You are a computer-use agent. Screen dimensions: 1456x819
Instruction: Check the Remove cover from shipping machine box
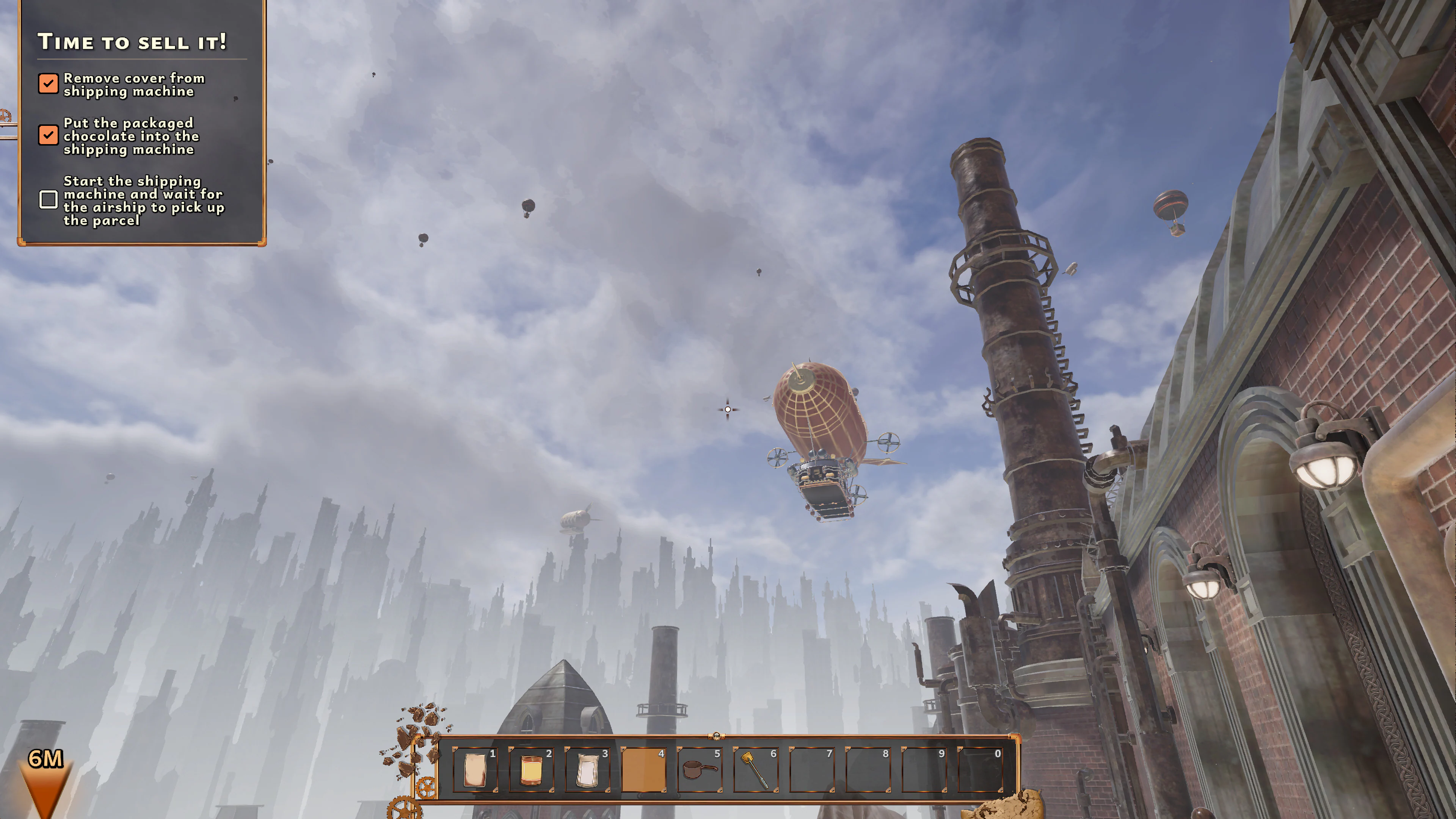coord(49,83)
